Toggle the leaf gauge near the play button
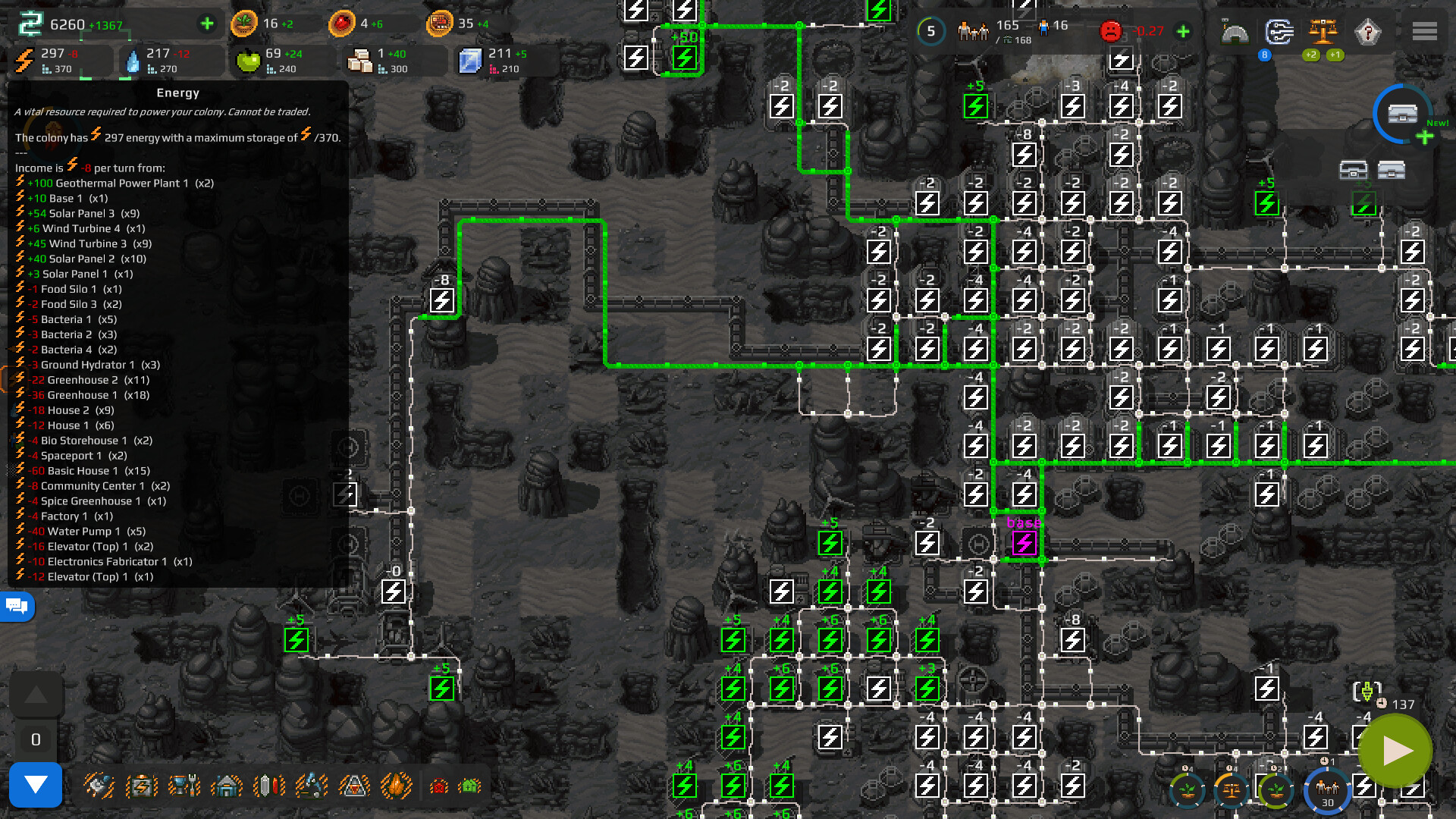The image size is (1456, 819). click(1277, 790)
